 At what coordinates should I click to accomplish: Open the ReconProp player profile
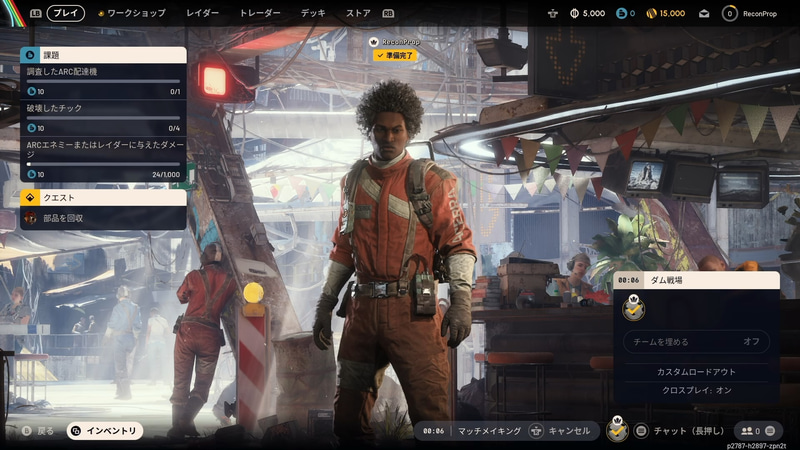pyautogui.click(x=759, y=14)
